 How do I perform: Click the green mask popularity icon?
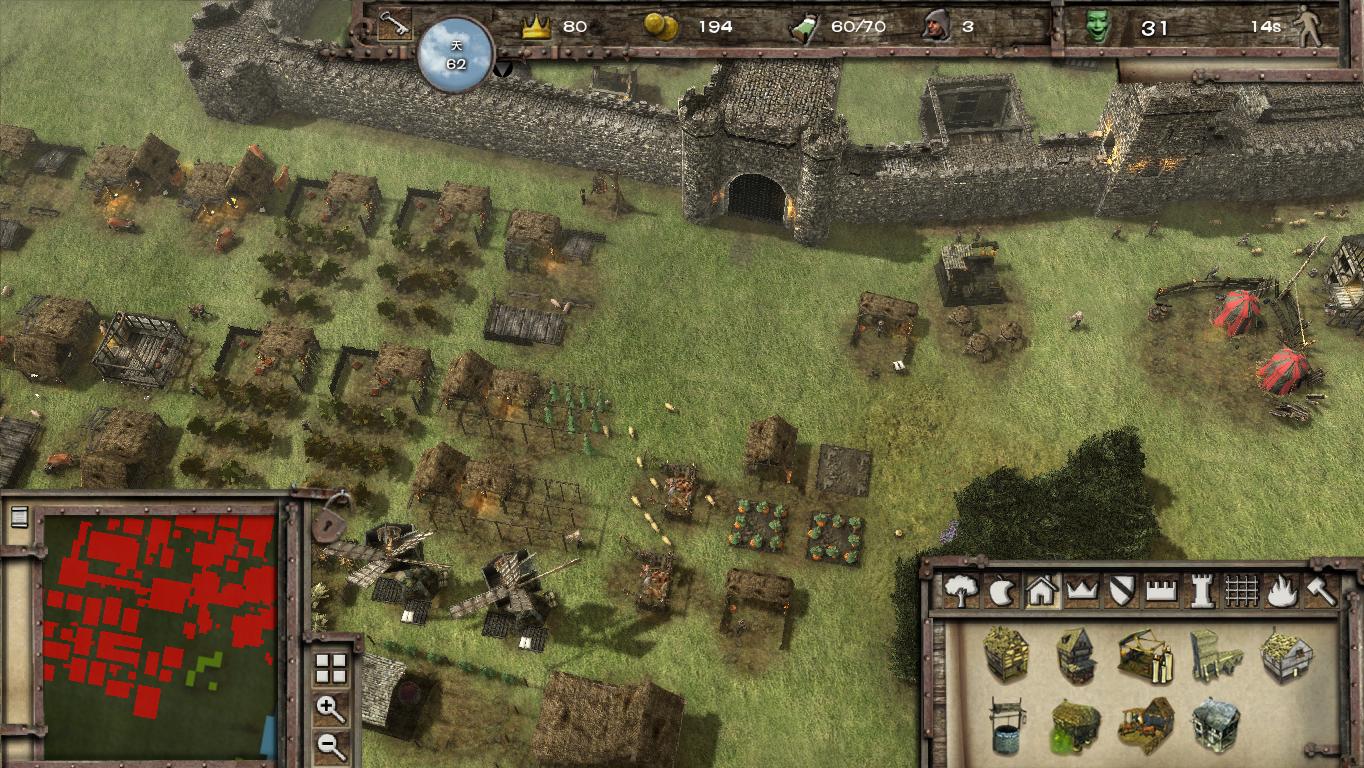[x=1099, y=27]
